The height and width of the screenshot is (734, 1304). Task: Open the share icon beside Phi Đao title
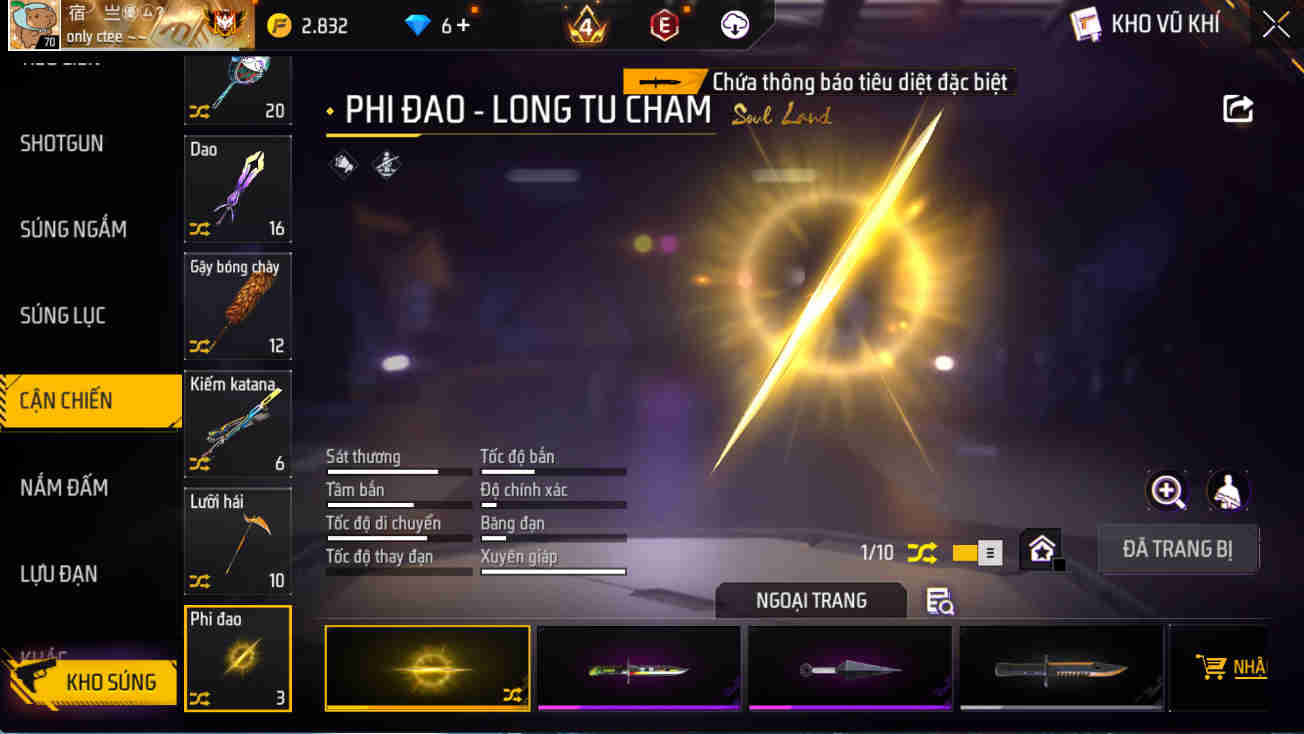(x=1237, y=108)
